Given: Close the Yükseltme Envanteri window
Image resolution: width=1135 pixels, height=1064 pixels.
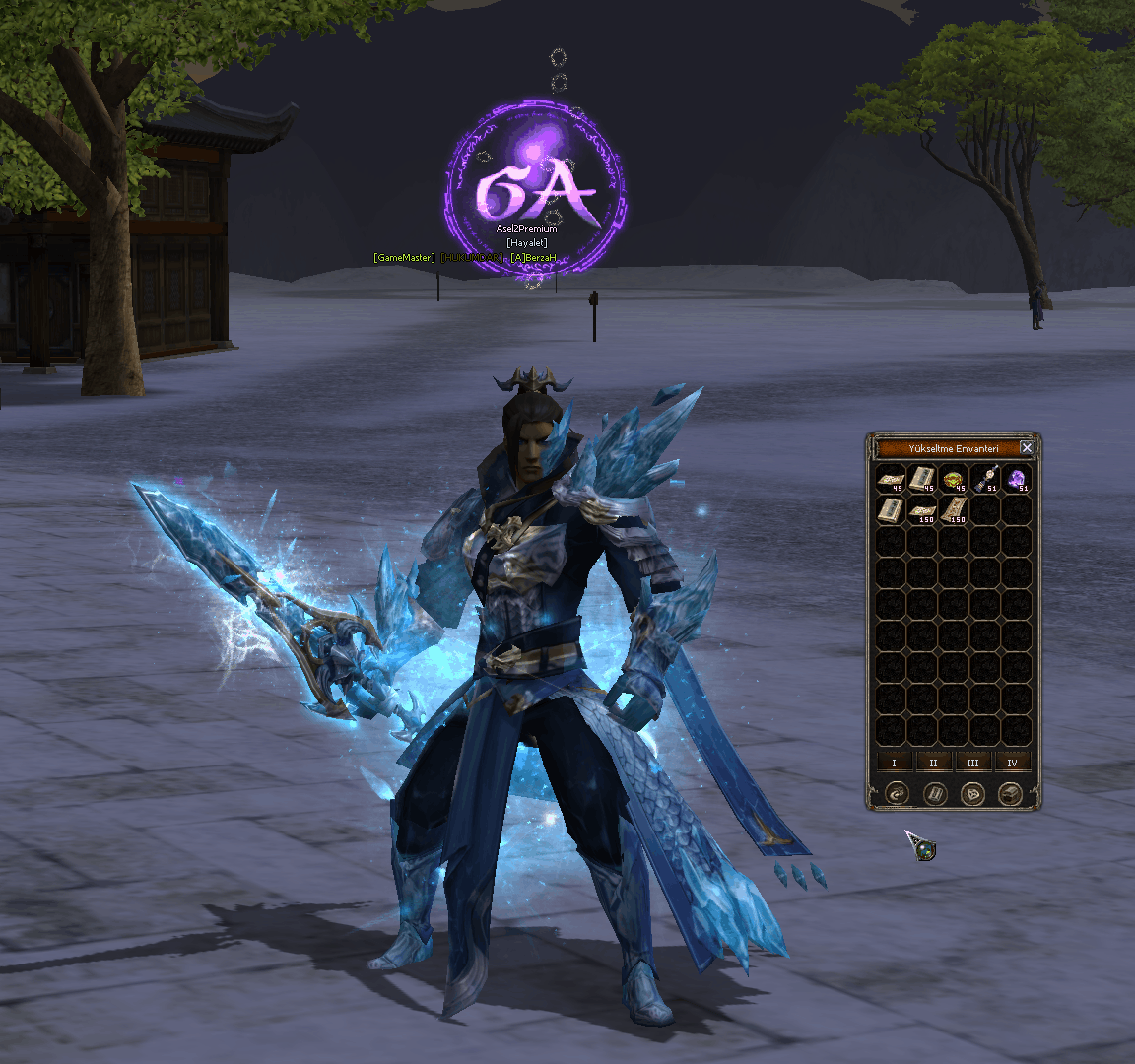Looking at the screenshot, I should 1027,448.
